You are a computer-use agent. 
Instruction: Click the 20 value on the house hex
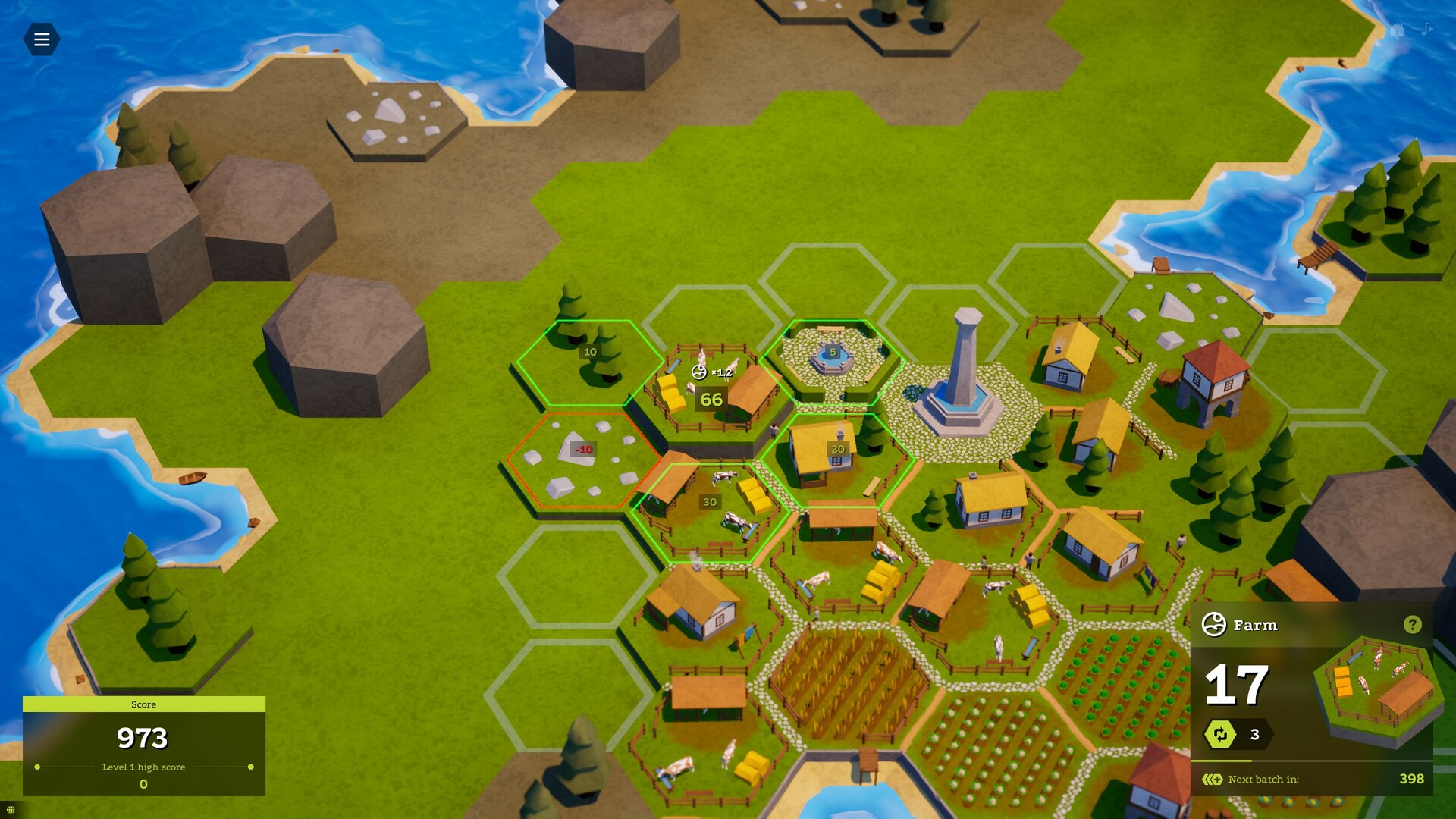pyautogui.click(x=837, y=449)
